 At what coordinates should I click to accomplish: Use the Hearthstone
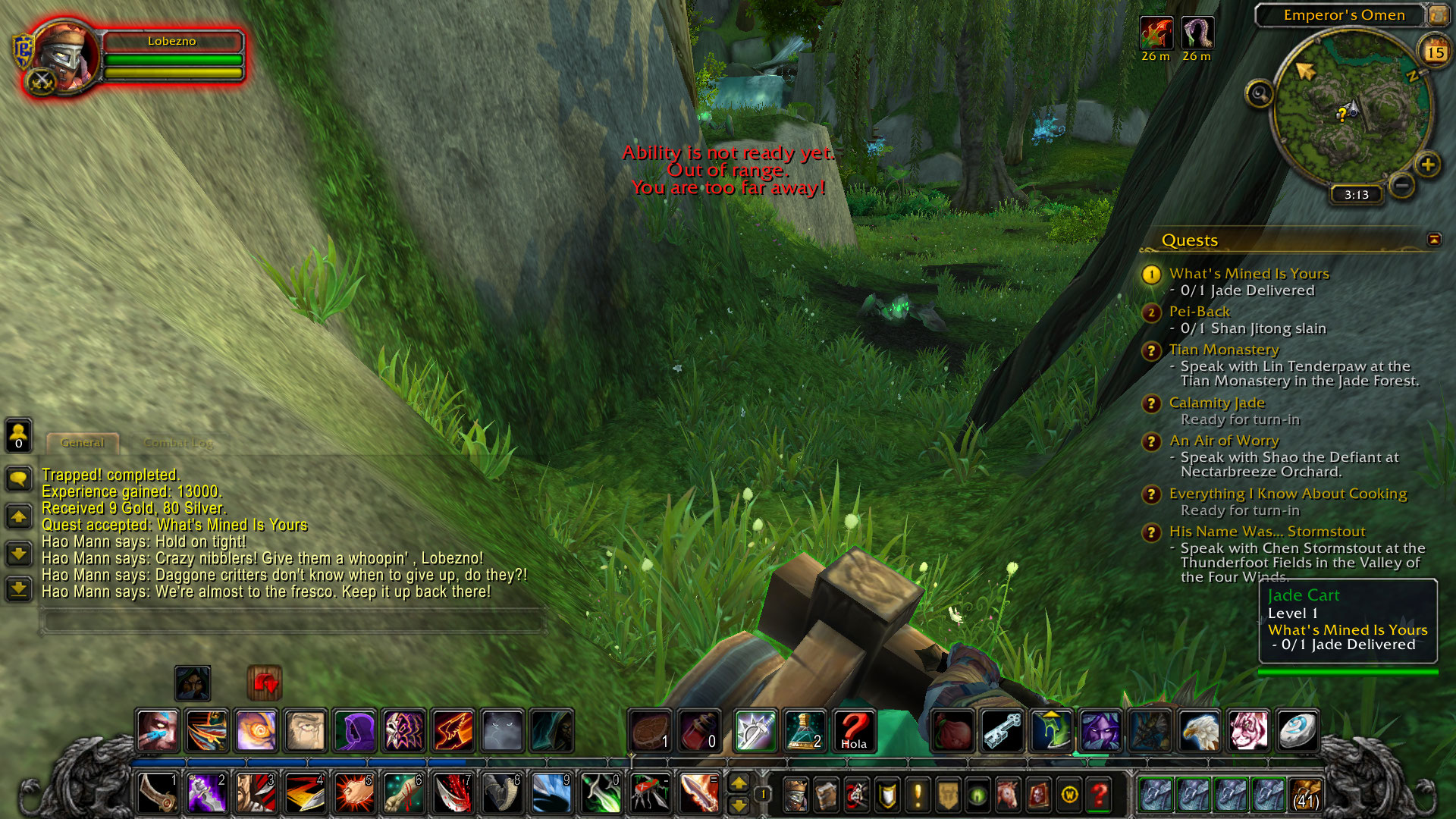(x=1297, y=731)
